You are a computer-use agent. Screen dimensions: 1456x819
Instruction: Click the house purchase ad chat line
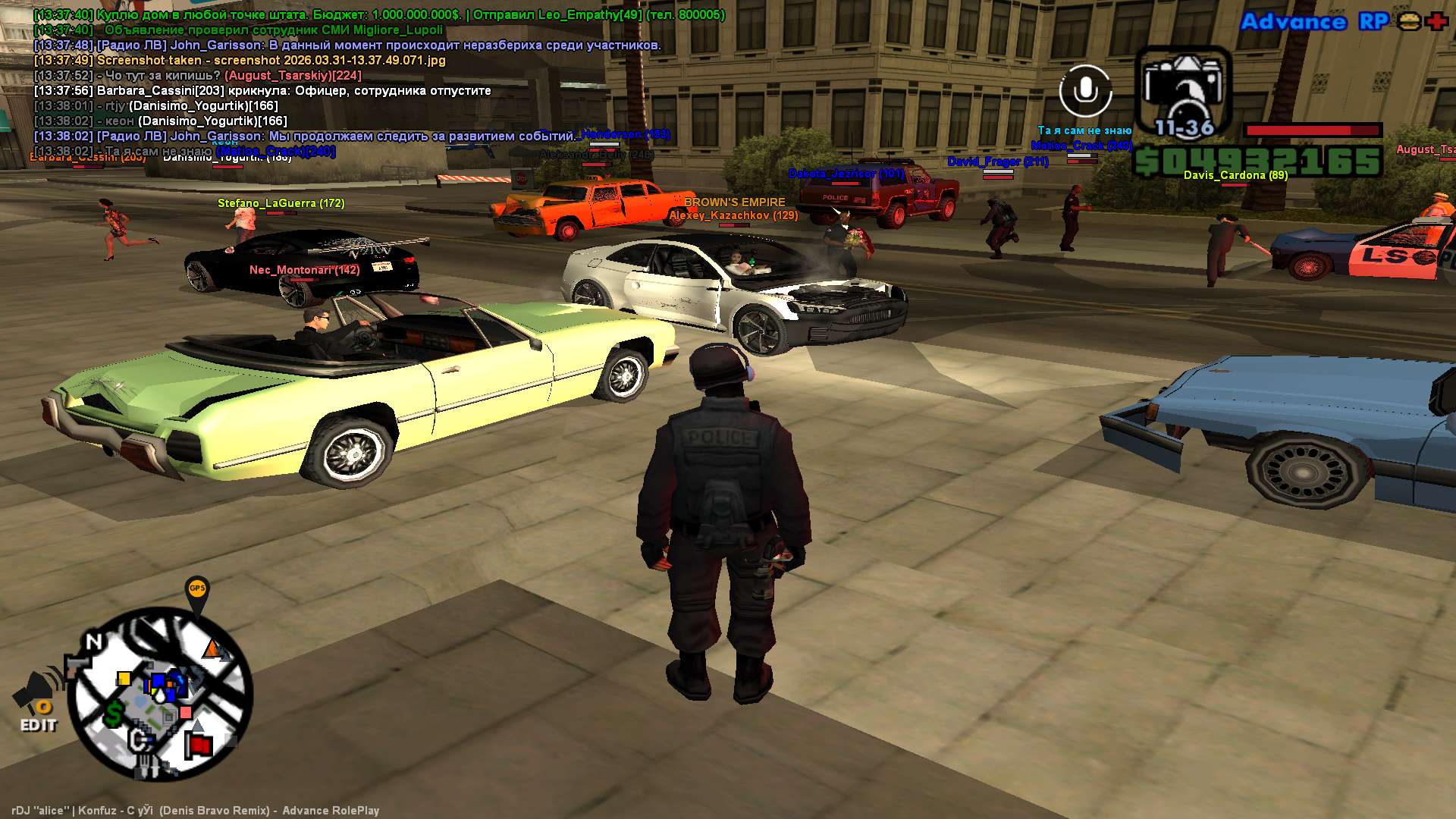[379, 15]
